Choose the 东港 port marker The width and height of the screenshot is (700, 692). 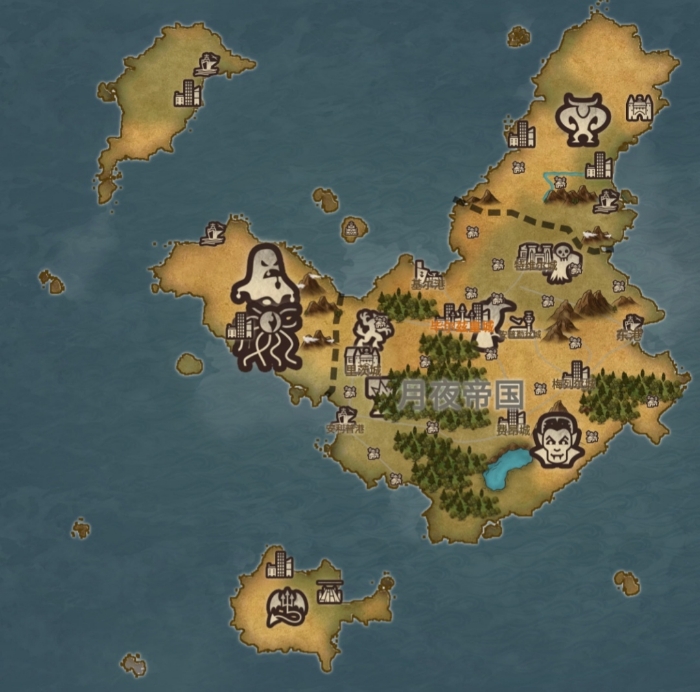coord(631,325)
